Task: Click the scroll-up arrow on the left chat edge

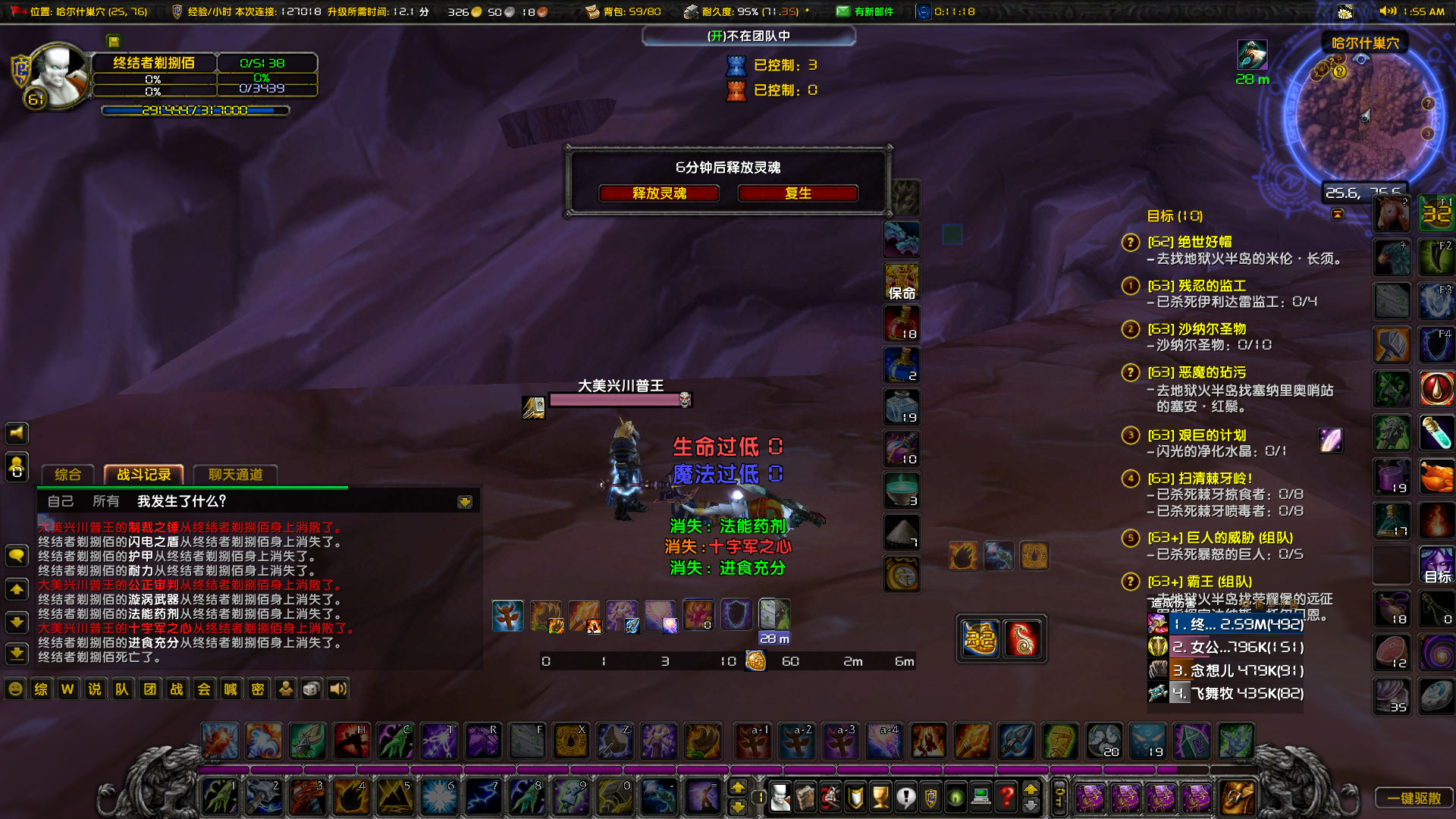Action: [16, 589]
